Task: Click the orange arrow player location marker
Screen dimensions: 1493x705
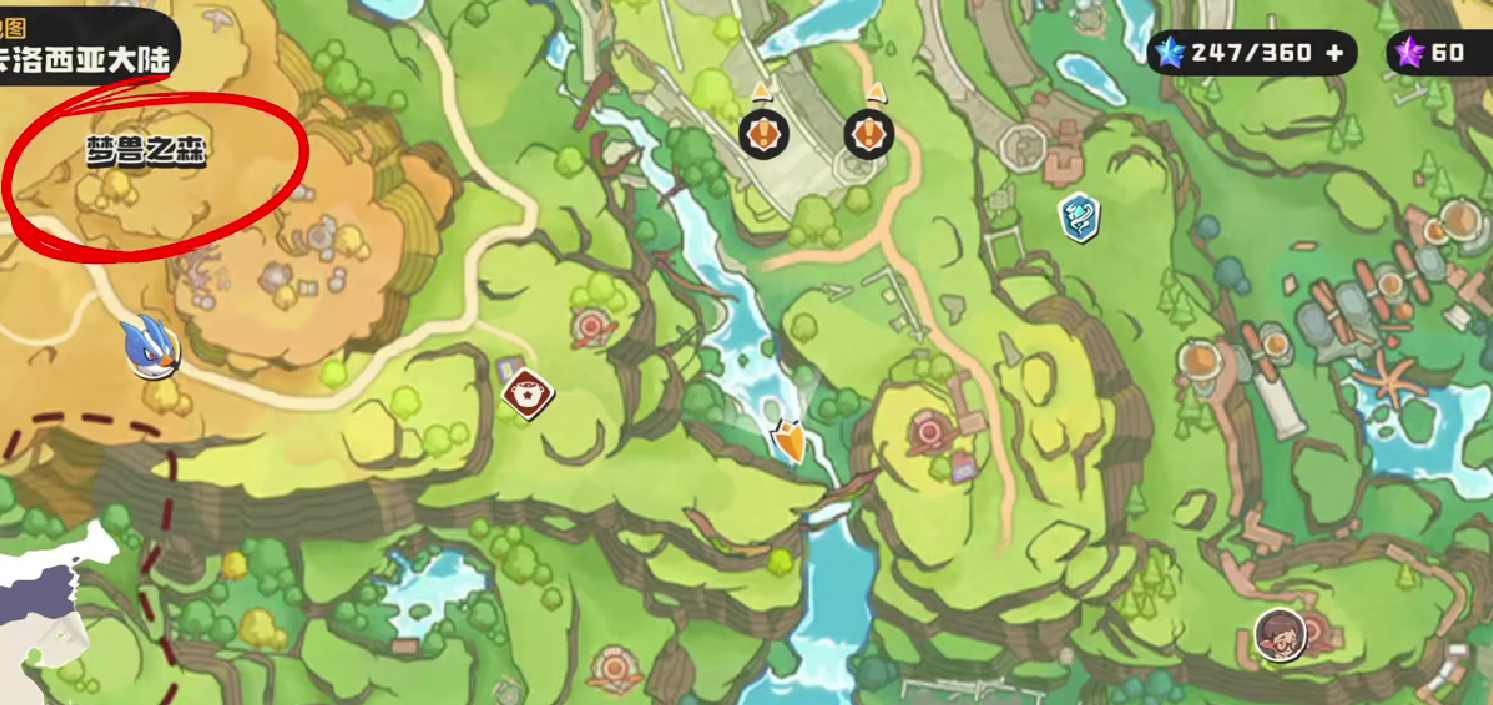Action: coord(790,441)
